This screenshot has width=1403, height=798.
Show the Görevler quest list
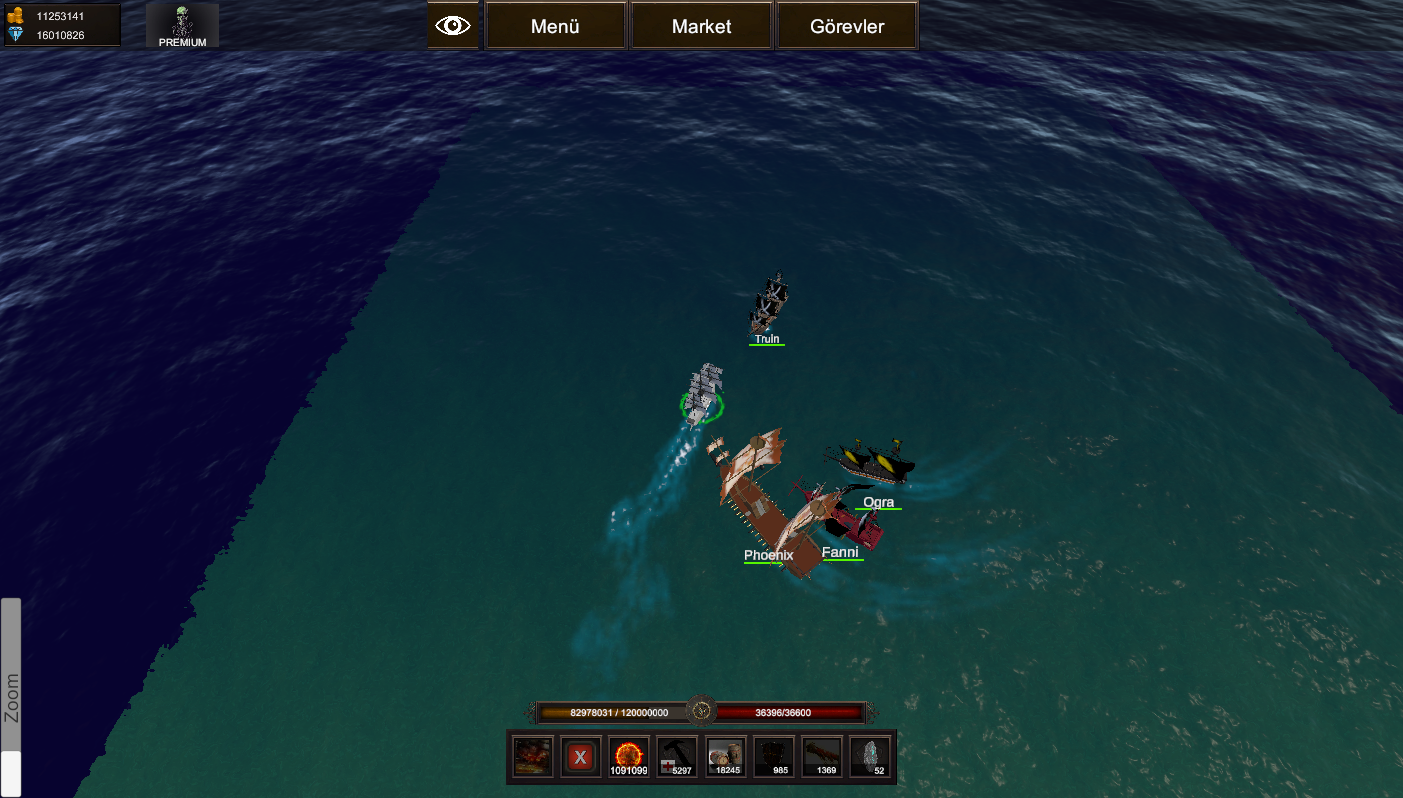(846, 26)
